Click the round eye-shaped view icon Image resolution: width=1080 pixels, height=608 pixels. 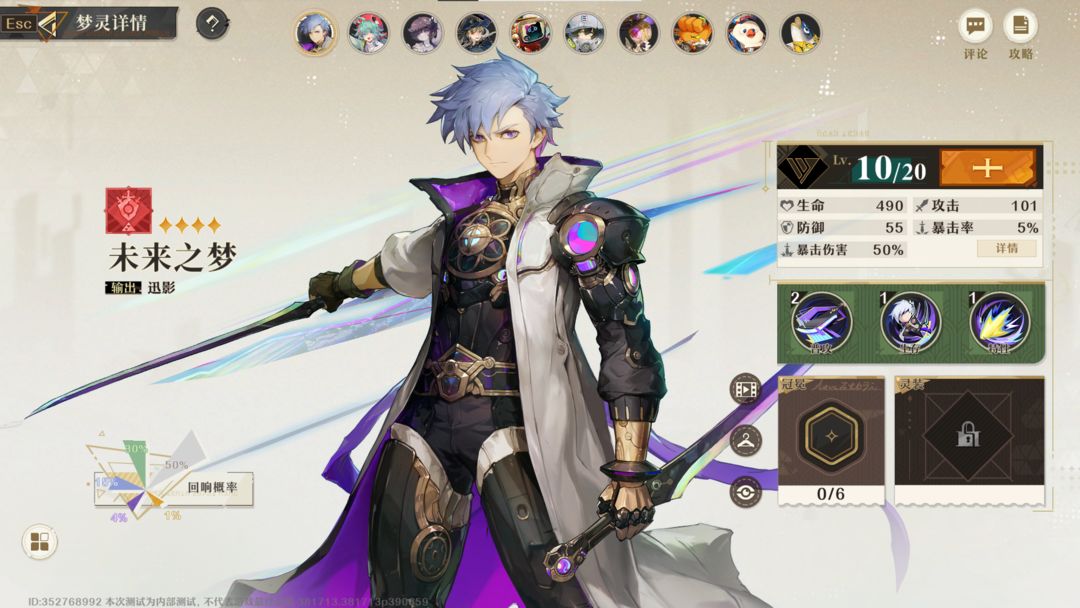pyautogui.click(x=745, y=492)
